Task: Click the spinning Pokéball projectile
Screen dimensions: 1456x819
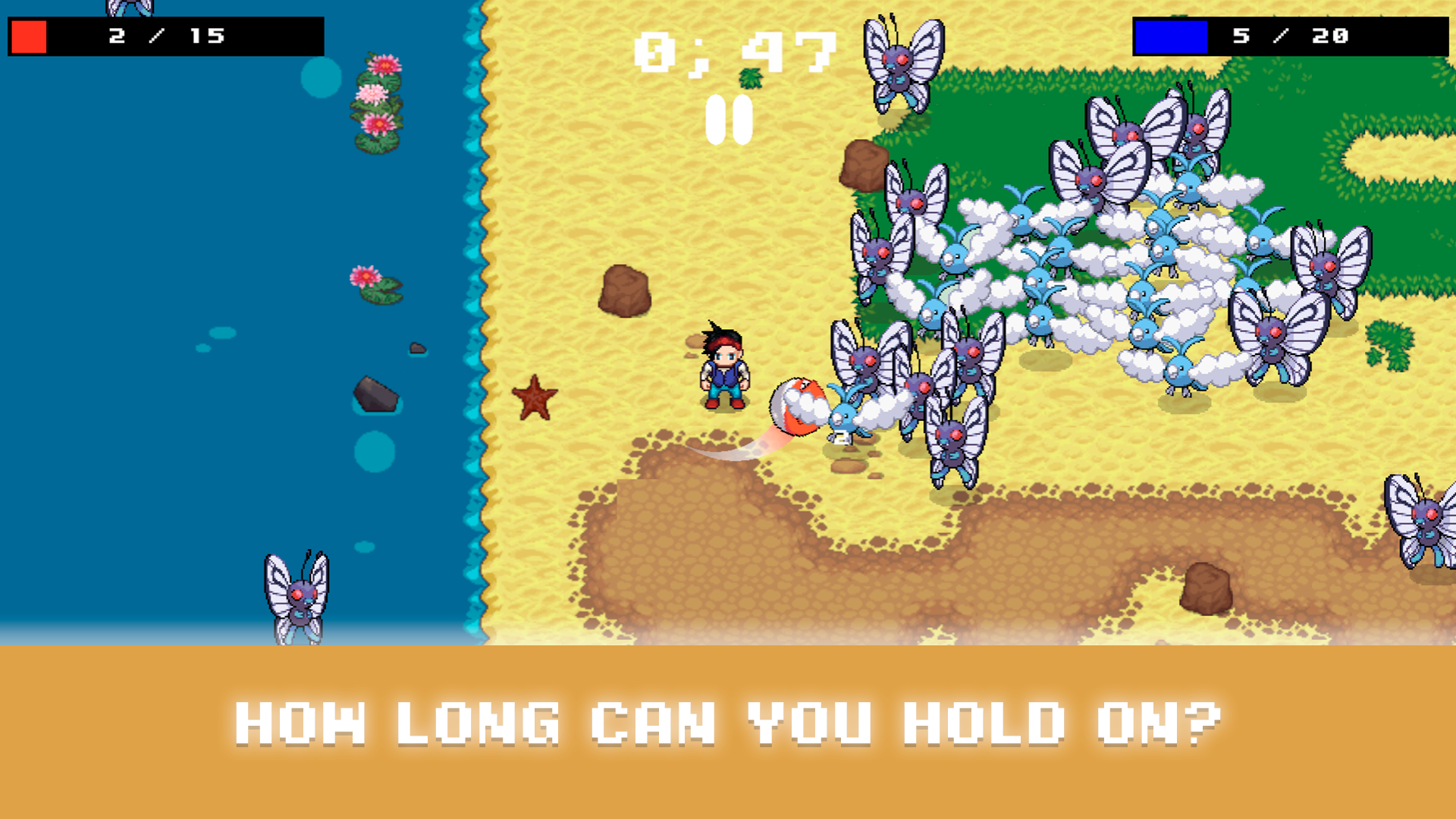Action: [796, 406]
